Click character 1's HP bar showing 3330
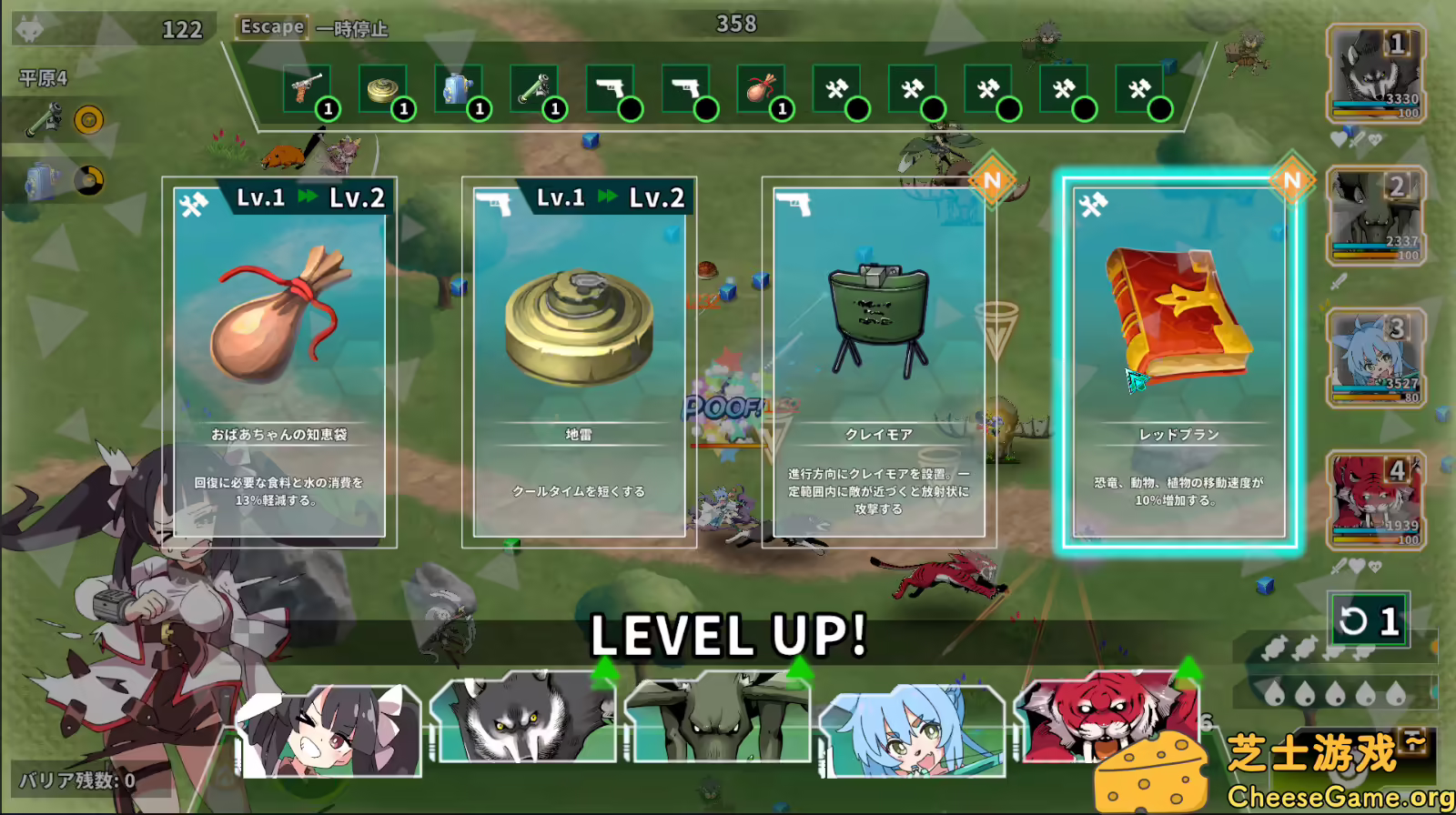 coord(1372,103)
